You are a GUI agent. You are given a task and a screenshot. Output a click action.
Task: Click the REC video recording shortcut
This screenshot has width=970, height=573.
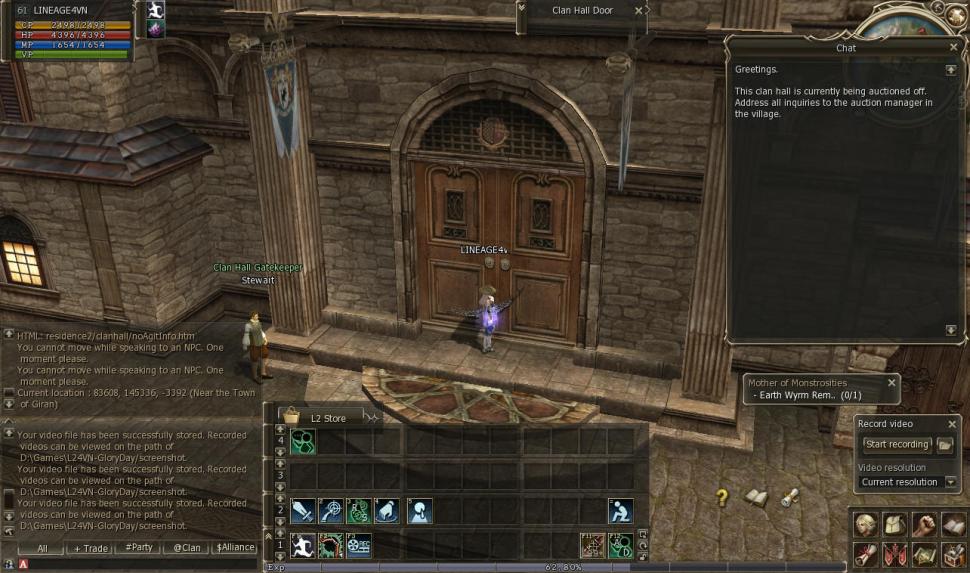click(x=358, y=545)
